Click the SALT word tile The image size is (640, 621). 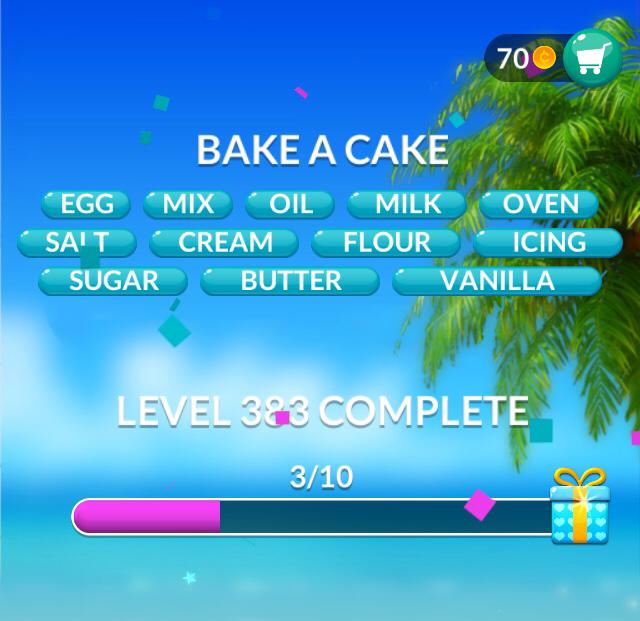[76, 242]
